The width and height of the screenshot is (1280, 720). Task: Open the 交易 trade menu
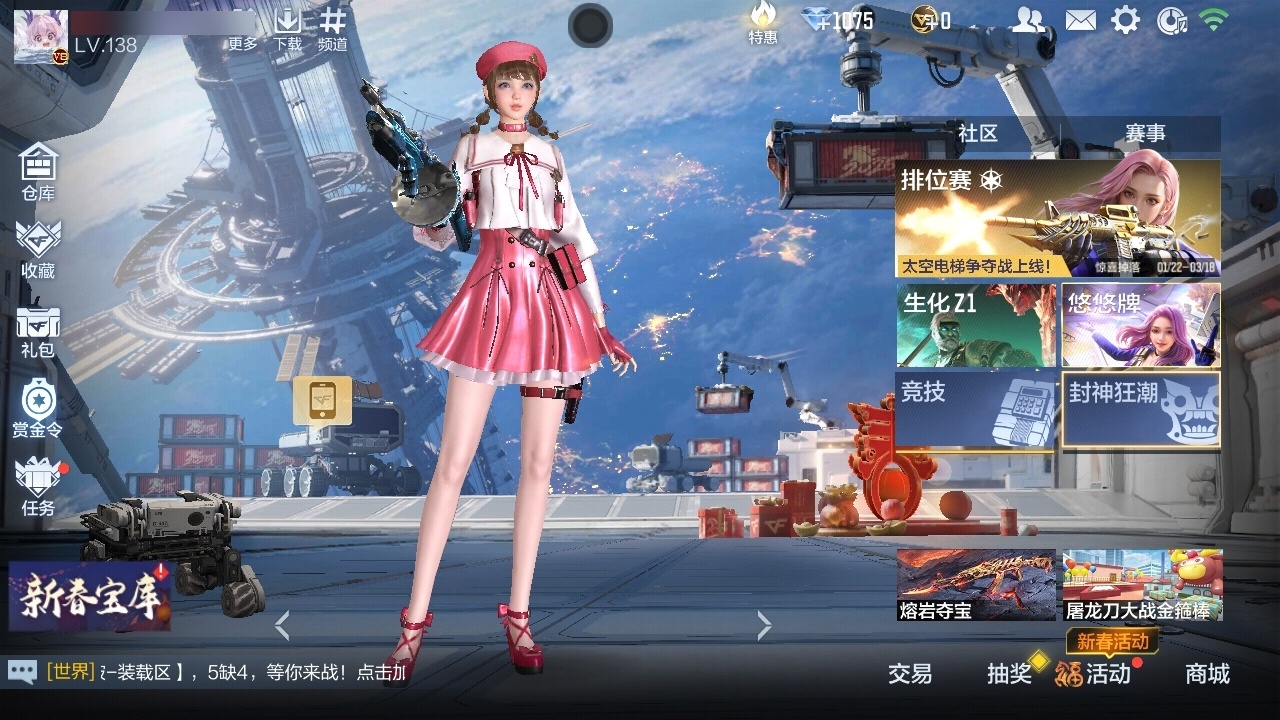point(910,674)
